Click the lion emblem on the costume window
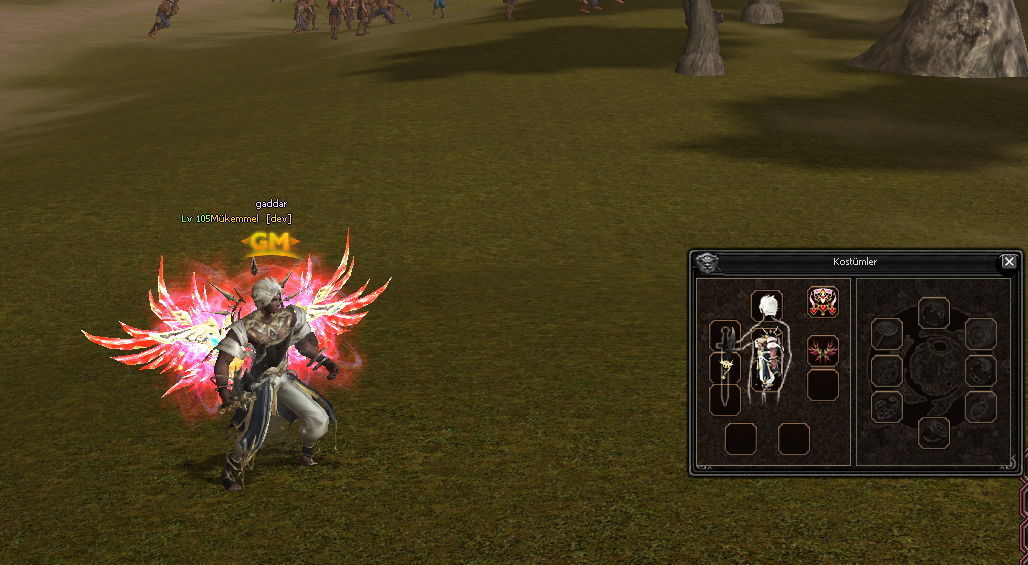 [x=706, y=263]
